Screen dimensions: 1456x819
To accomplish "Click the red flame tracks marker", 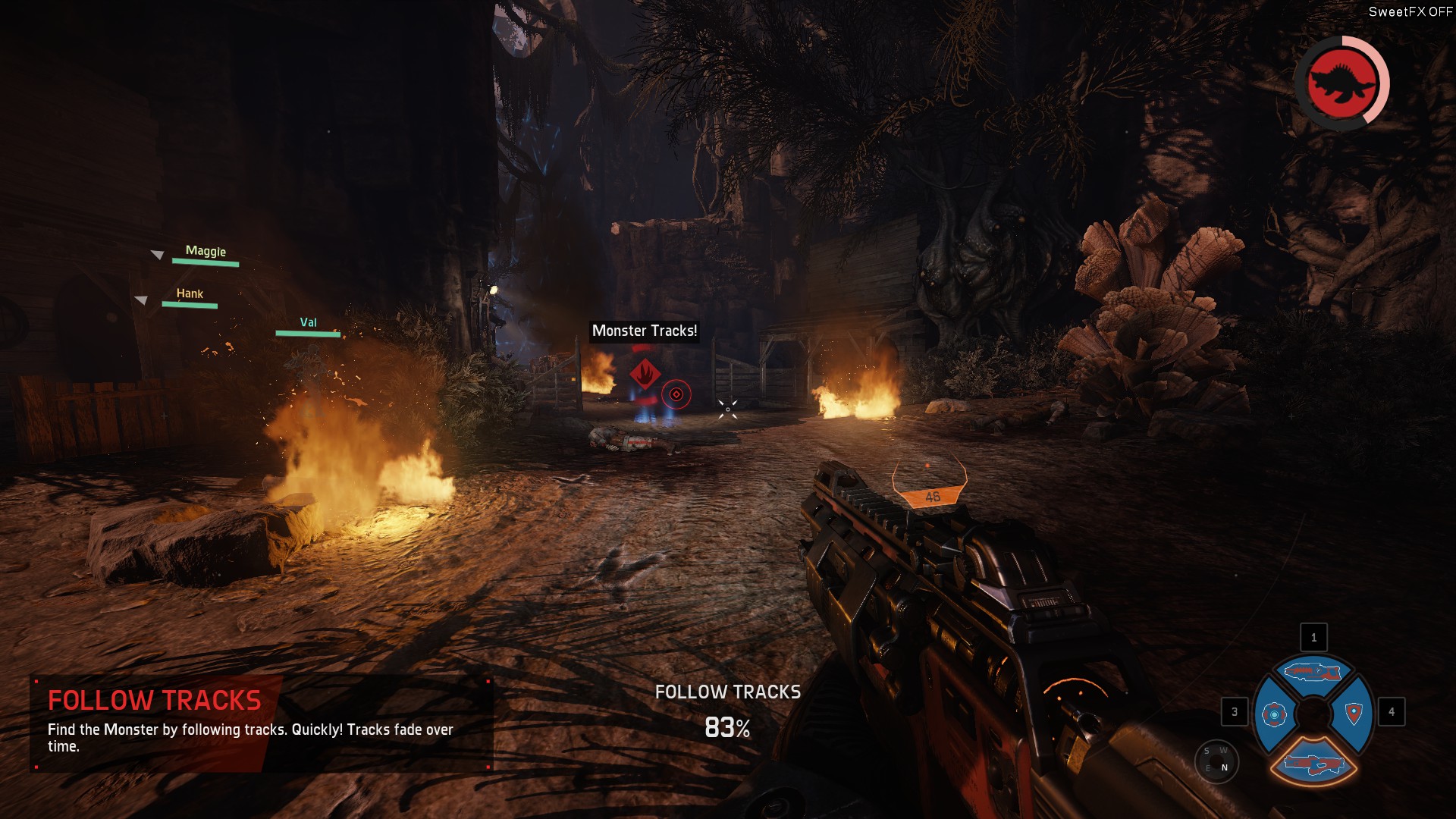I will [645, 373].
